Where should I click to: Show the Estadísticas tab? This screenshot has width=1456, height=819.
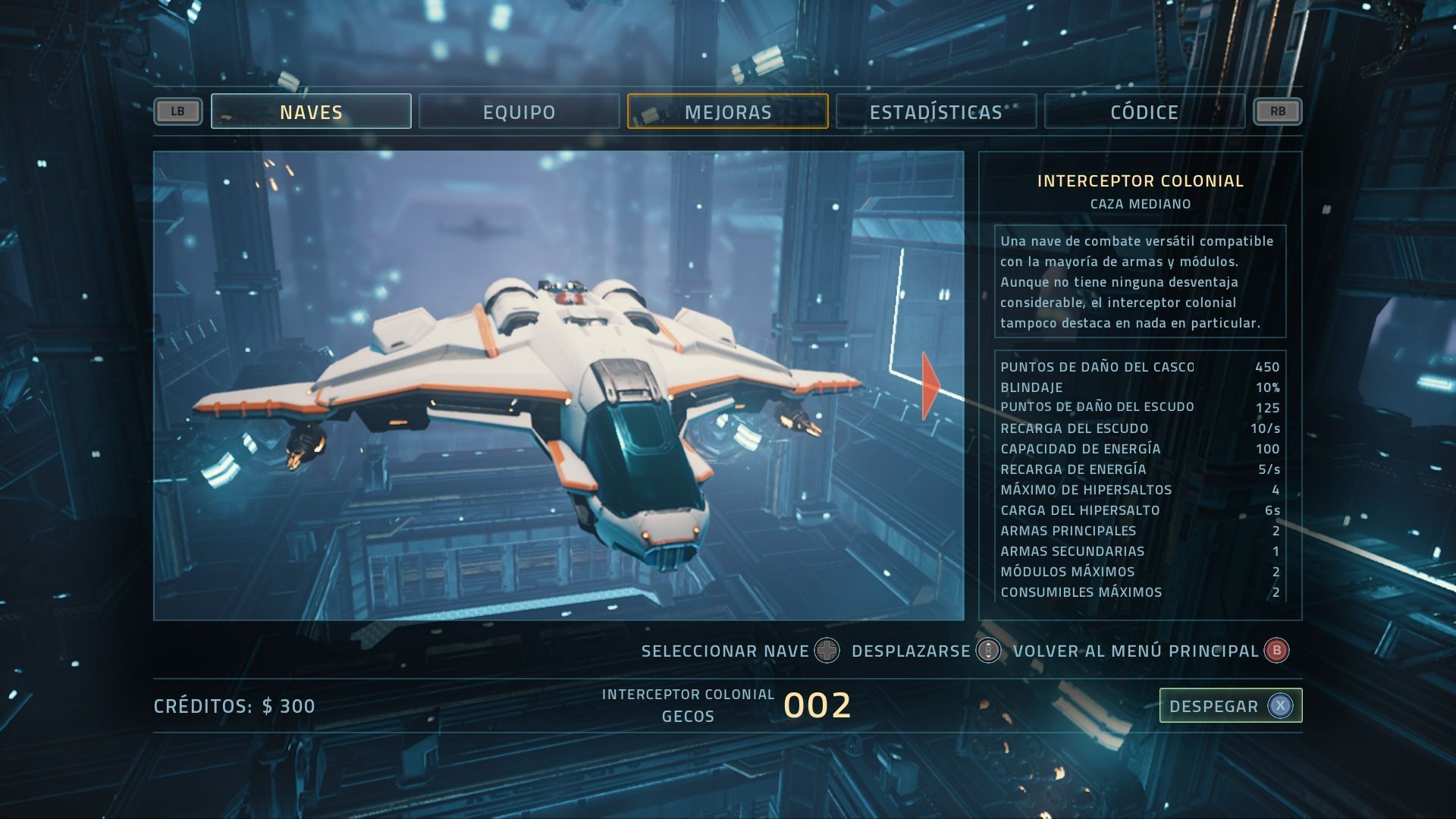[936, 111]
